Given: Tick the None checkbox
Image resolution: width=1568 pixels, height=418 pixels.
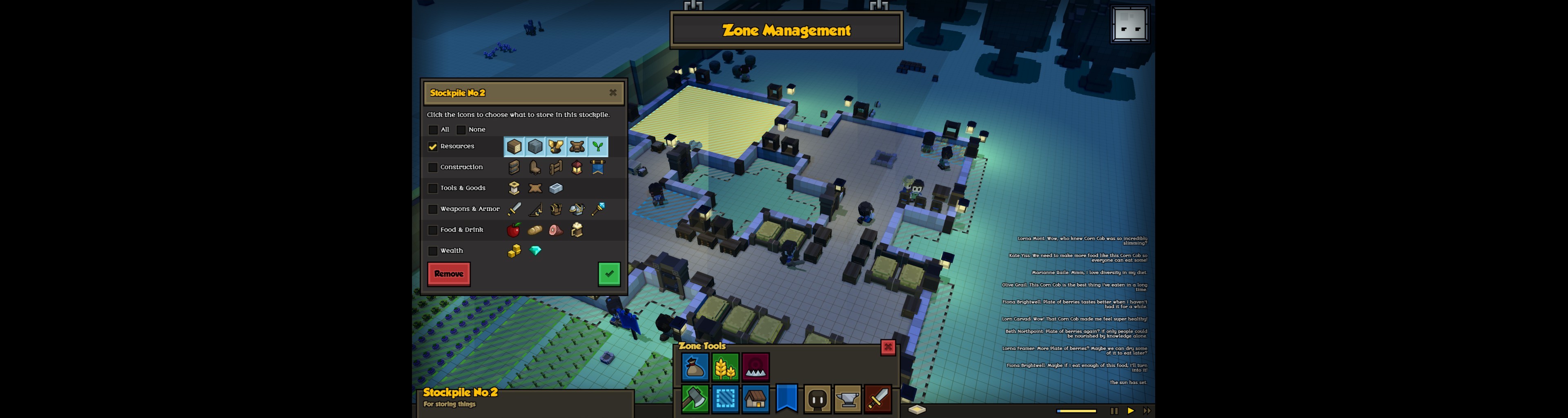Looking at the screenshot, I should (461, 129).
